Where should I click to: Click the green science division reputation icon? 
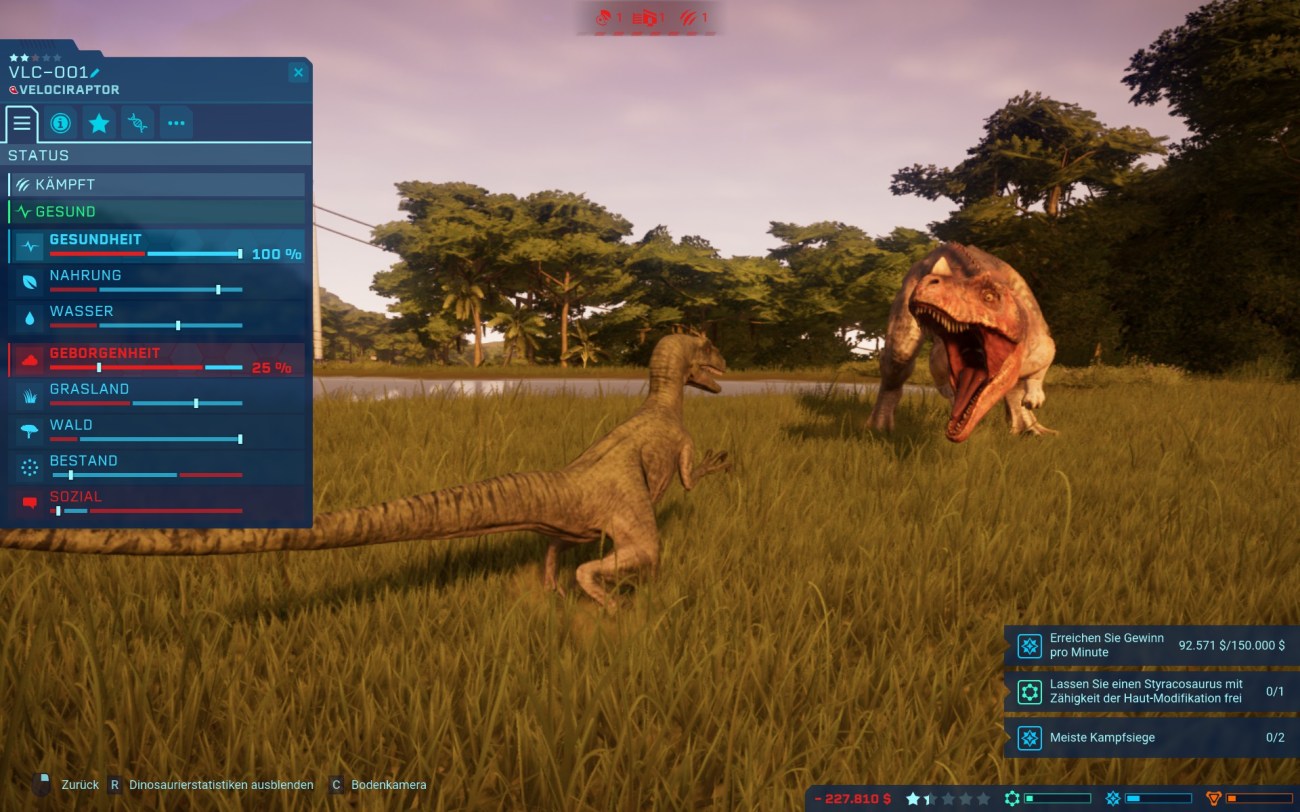[1012, 799]
